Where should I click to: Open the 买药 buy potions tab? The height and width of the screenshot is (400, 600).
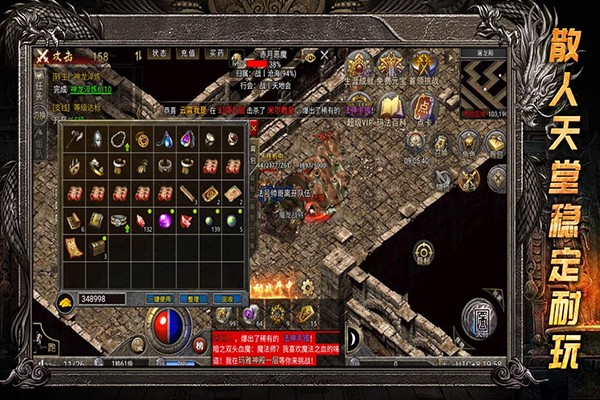[216, 53]
